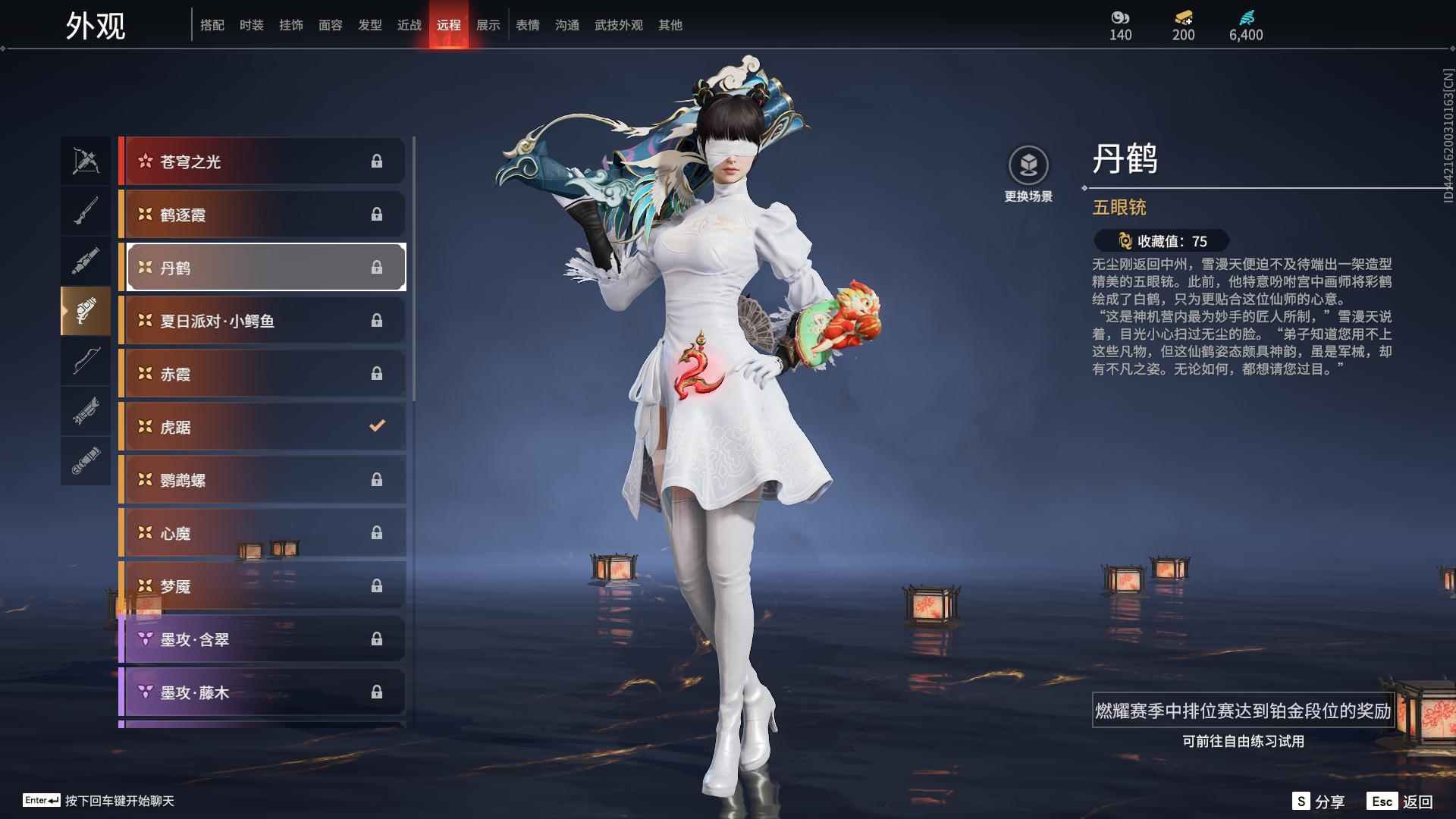Open the 表情 tab
1456x819 pixels.
[x=526, y=25]
